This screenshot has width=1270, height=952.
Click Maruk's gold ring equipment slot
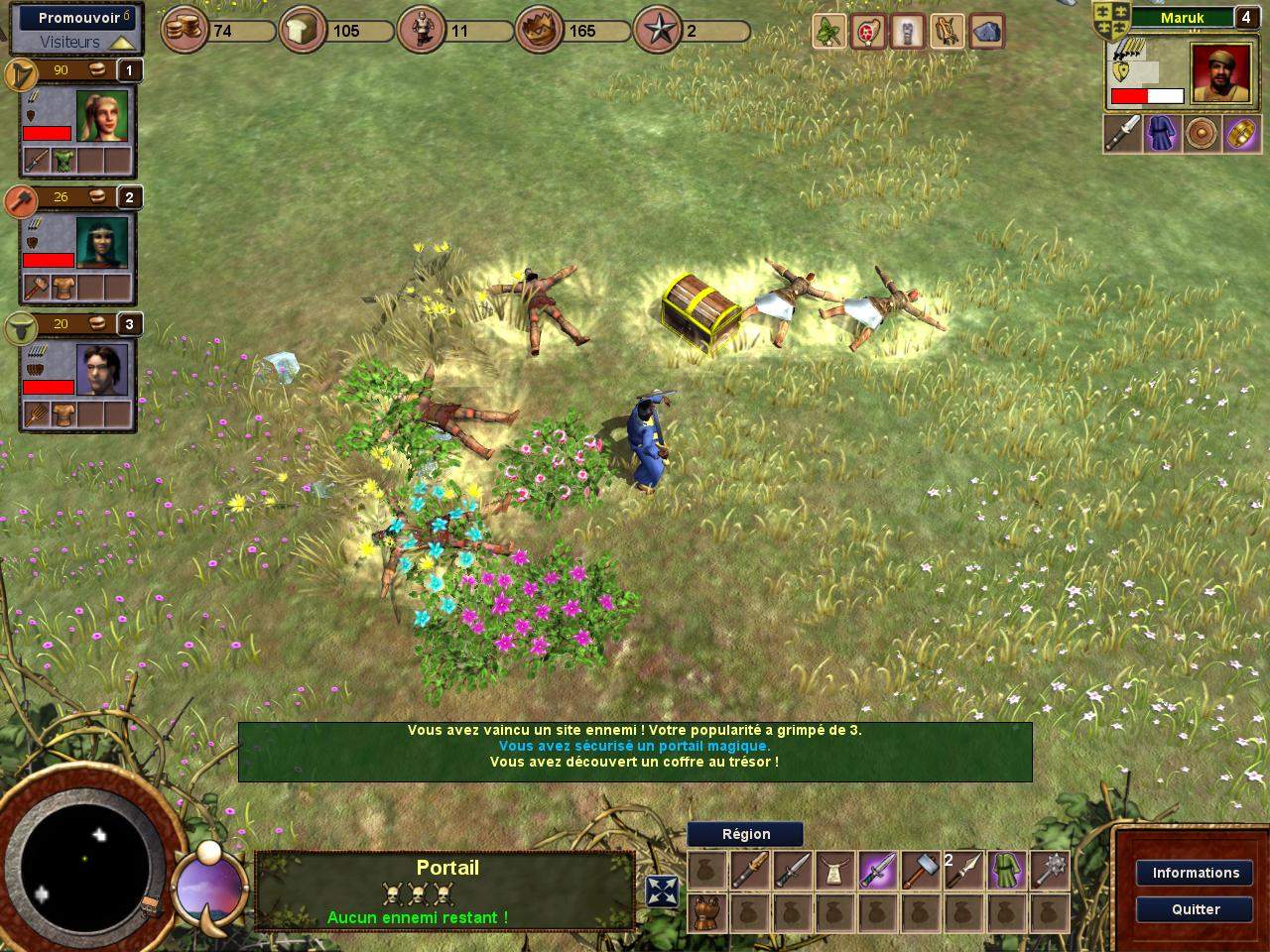coord(1242,134)
